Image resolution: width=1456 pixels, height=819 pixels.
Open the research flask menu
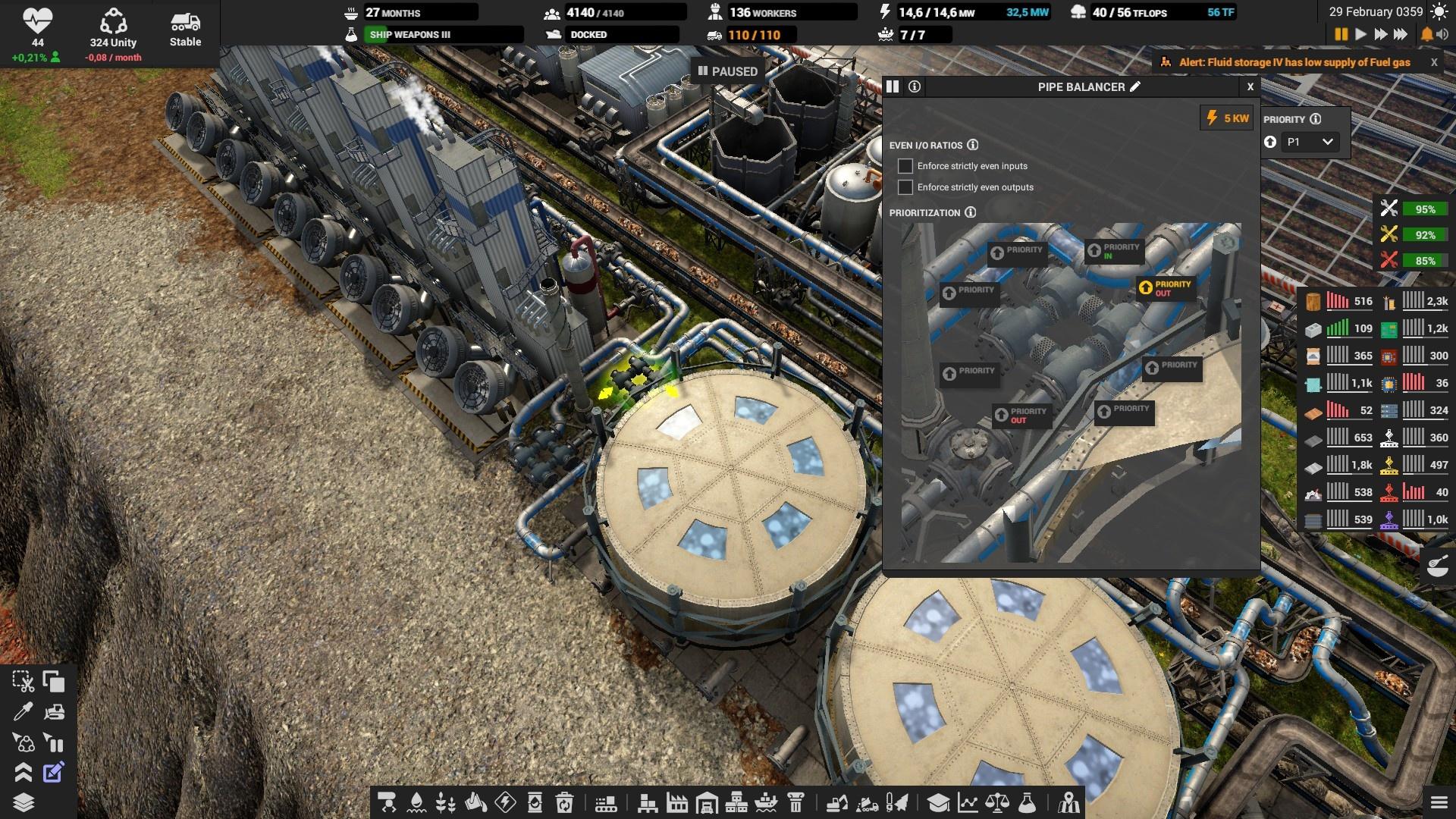click(1027, 802)
